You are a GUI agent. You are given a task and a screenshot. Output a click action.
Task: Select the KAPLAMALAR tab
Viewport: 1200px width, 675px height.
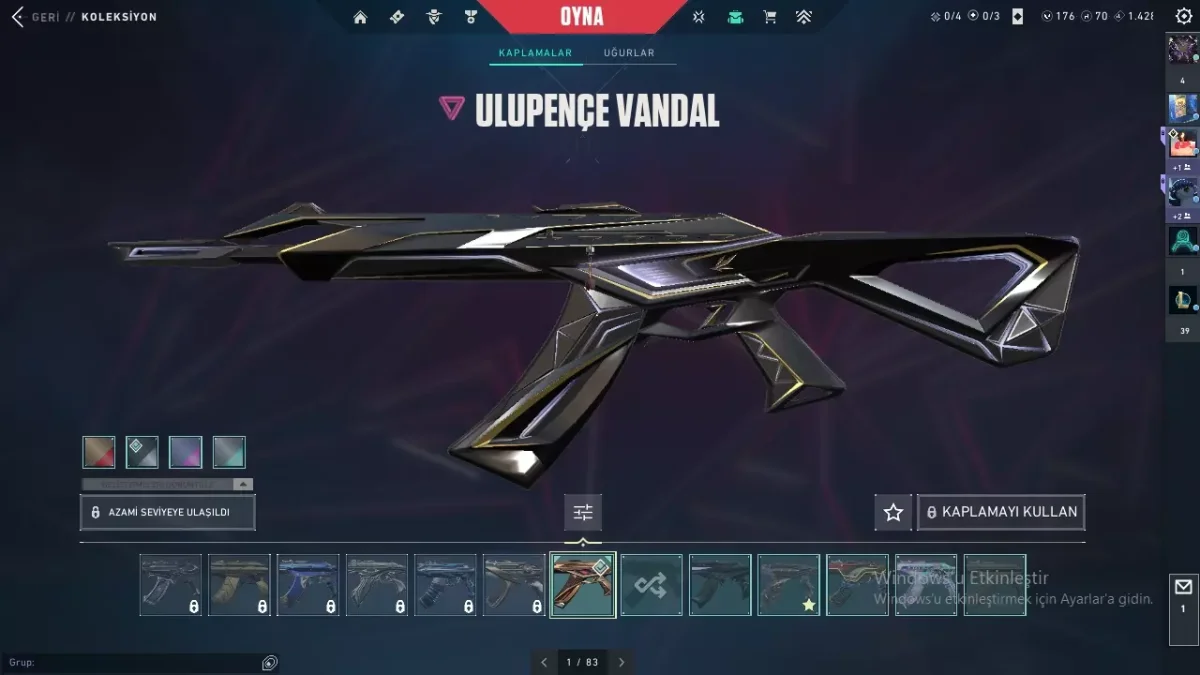tap(535, 53)
